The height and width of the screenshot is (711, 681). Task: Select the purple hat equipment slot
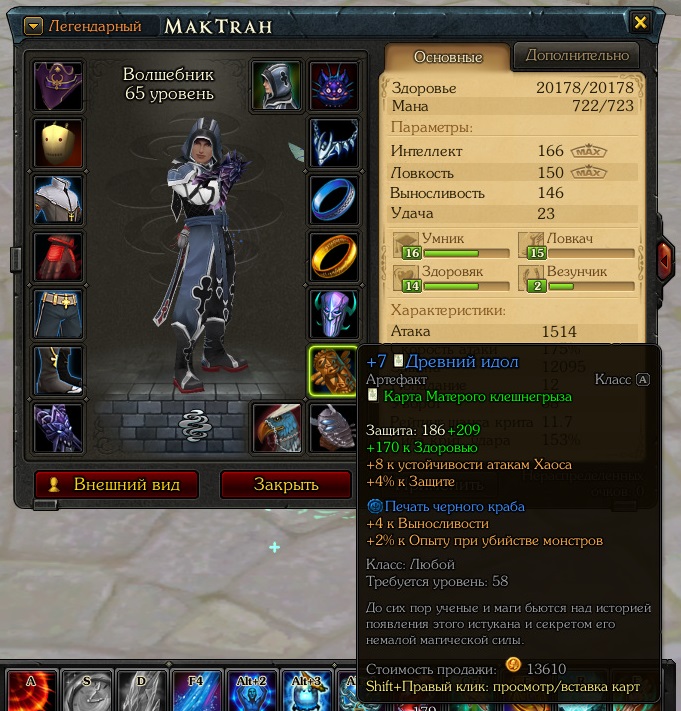(58, 86)
